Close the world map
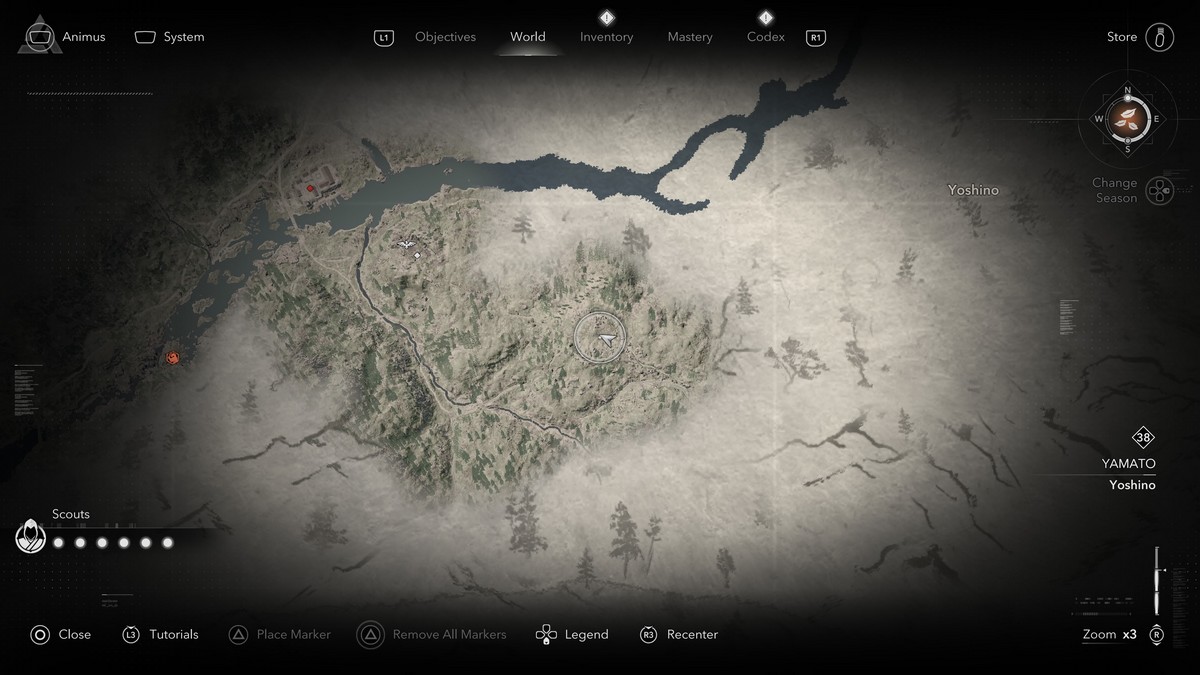 click(x=61, y=634)
